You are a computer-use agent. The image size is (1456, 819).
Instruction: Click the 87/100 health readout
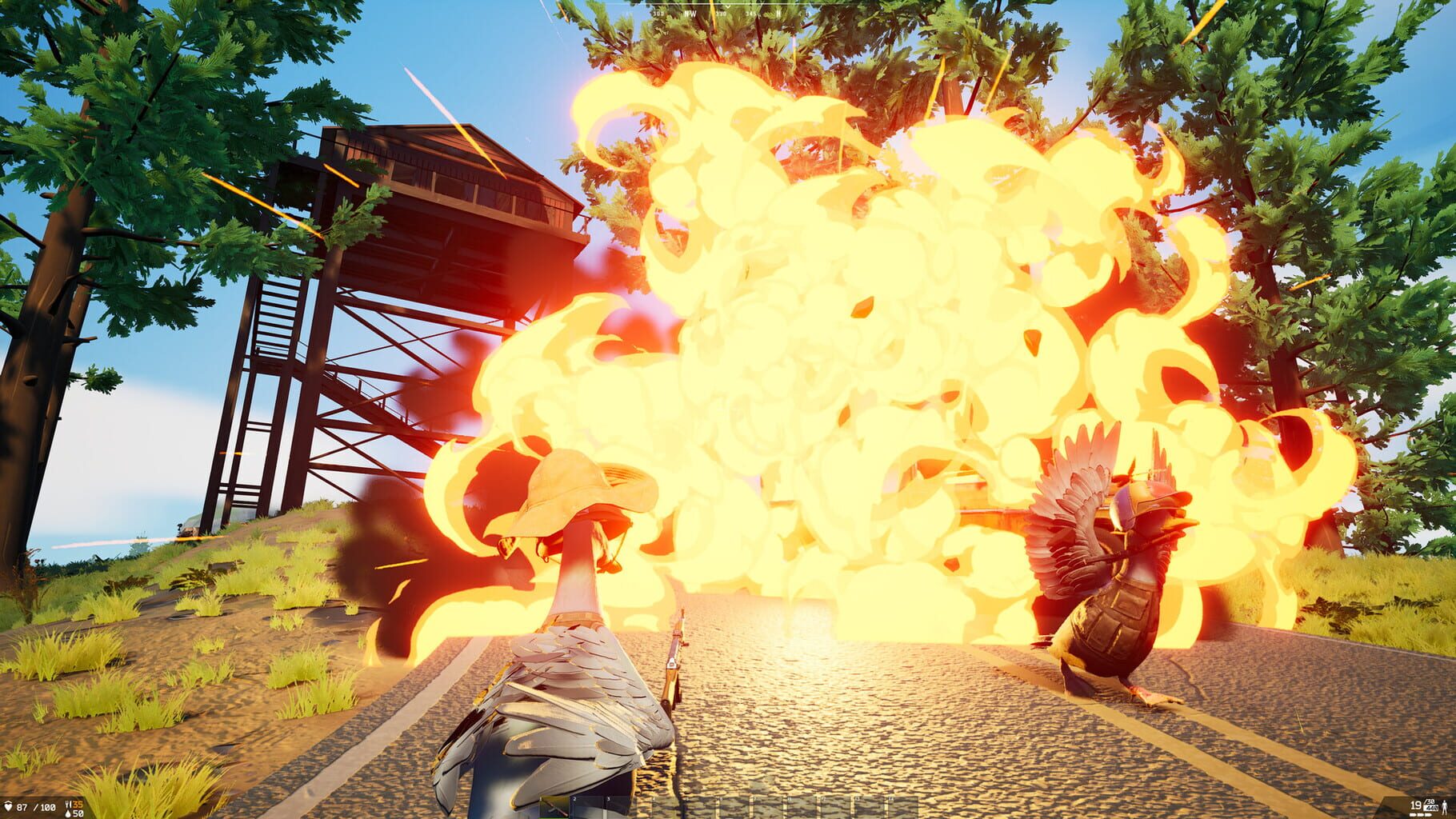[x=36, y=806]
